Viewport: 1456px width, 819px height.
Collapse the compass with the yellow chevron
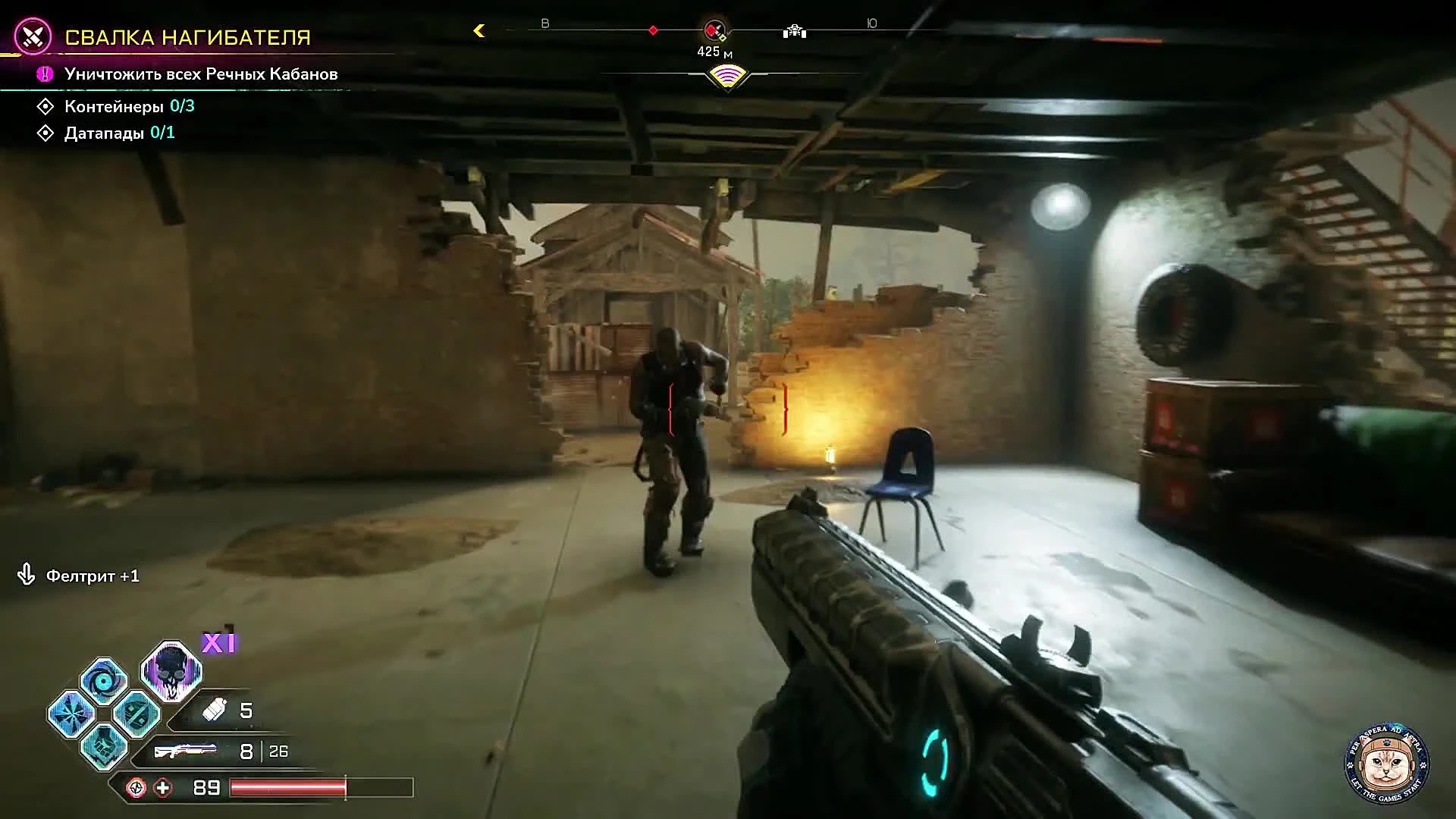click(x=479, y=31)
